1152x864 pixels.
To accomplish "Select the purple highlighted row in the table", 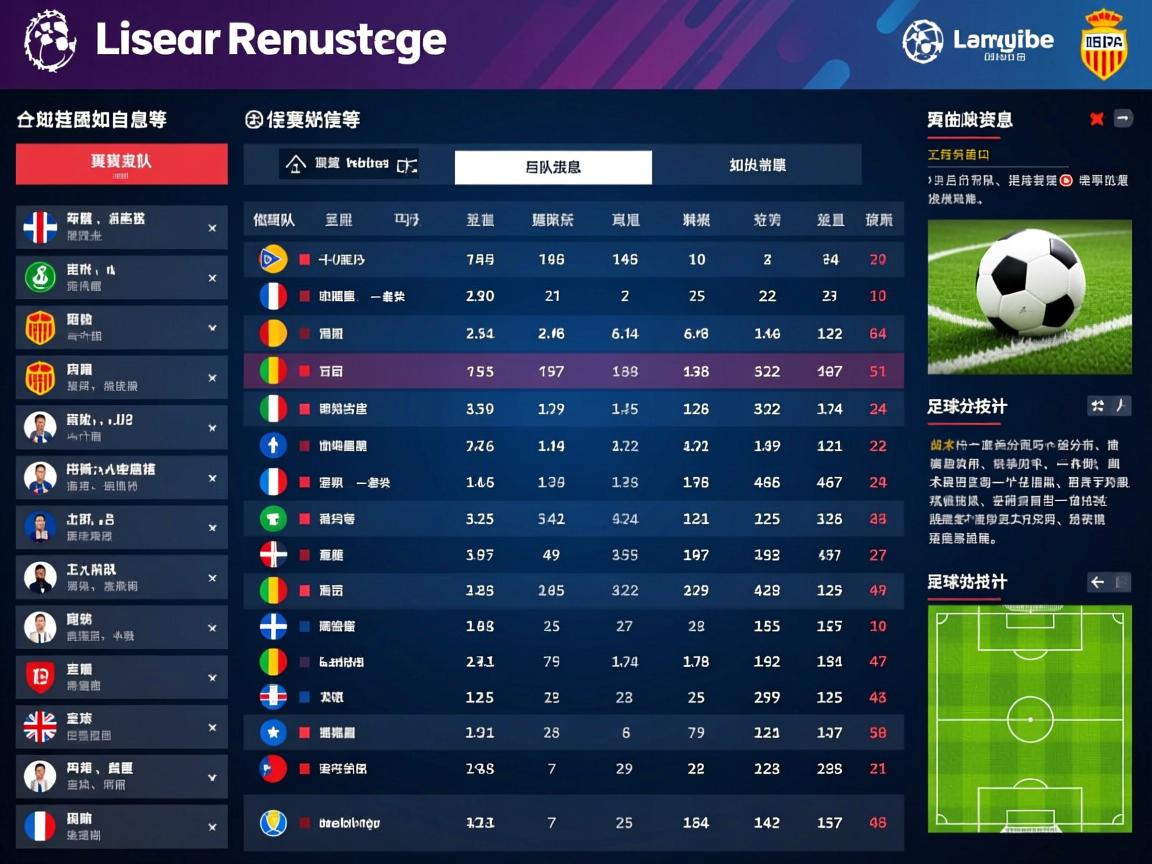I will click(x=573, y=371).
